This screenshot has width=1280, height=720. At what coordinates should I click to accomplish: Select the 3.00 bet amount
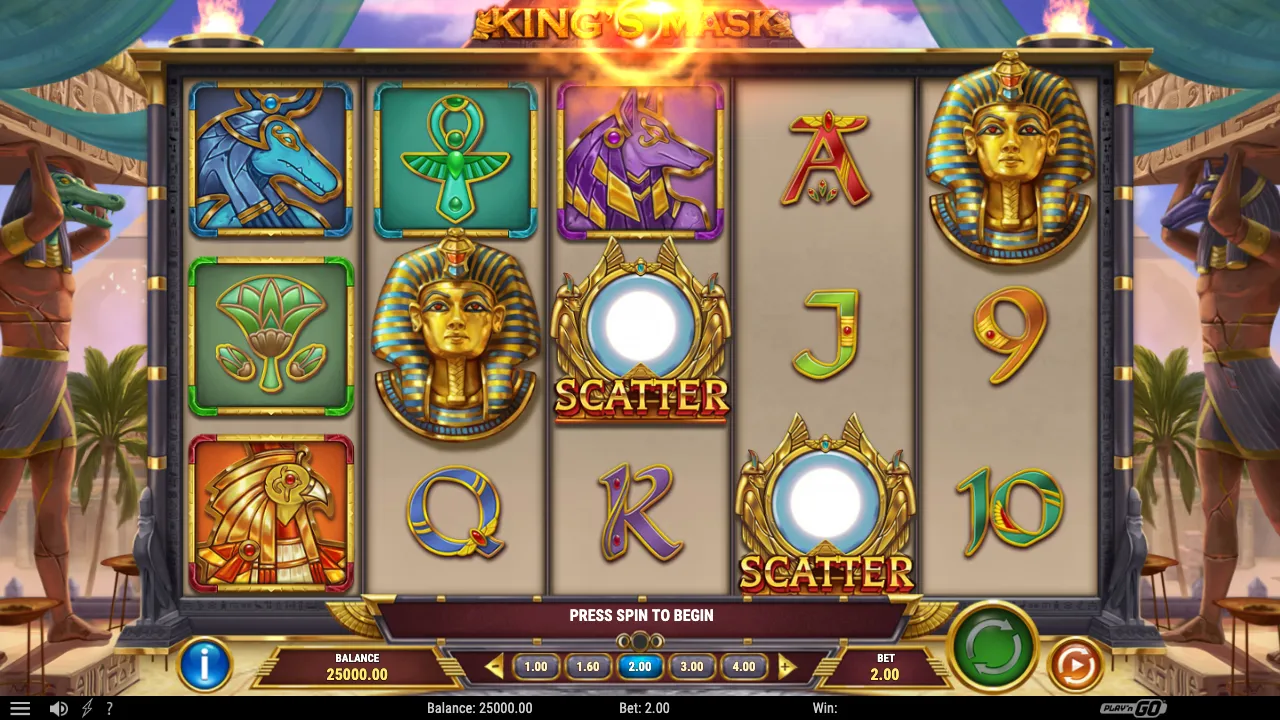click(692, 666)
